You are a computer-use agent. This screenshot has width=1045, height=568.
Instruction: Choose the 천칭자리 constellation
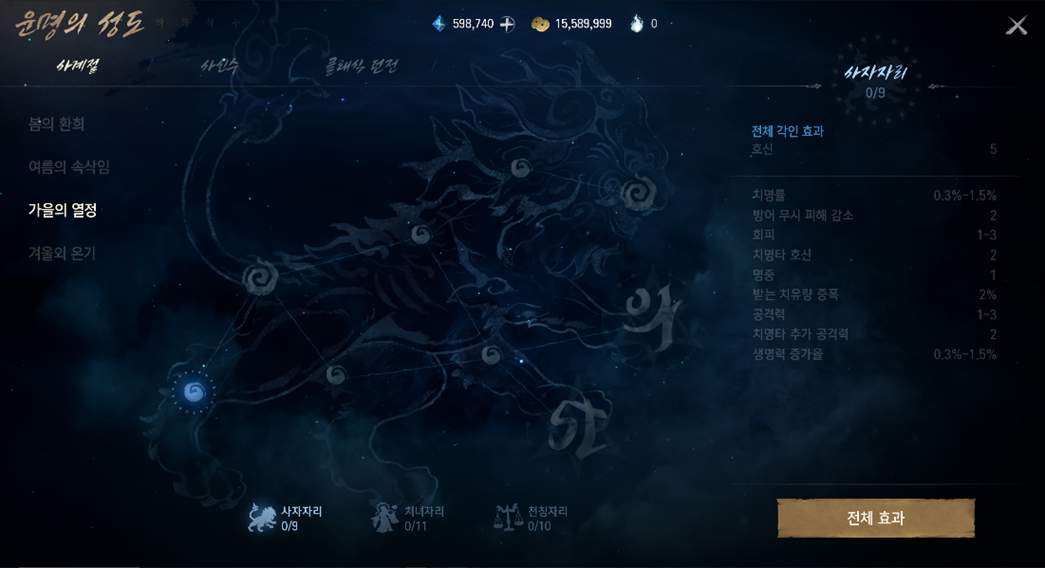click(532, 518)
